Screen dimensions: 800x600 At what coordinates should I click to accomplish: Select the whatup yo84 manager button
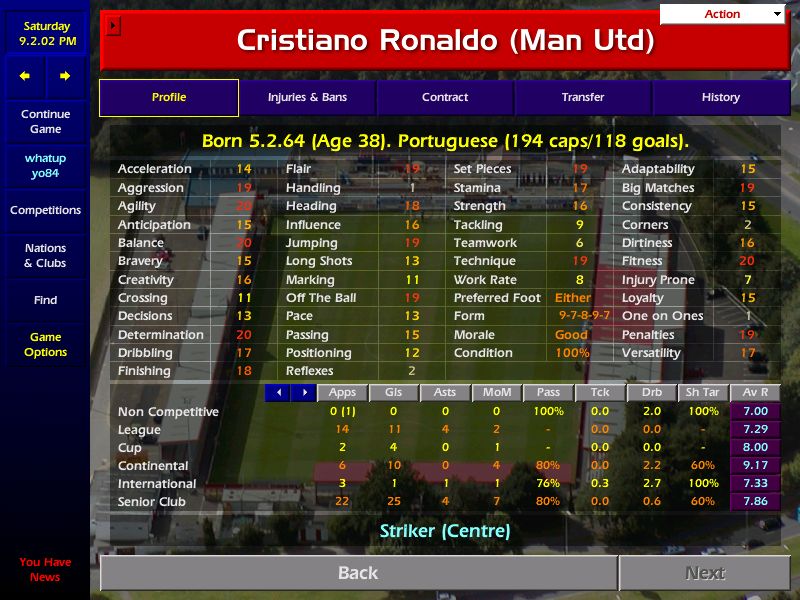(x=45, y=167)
